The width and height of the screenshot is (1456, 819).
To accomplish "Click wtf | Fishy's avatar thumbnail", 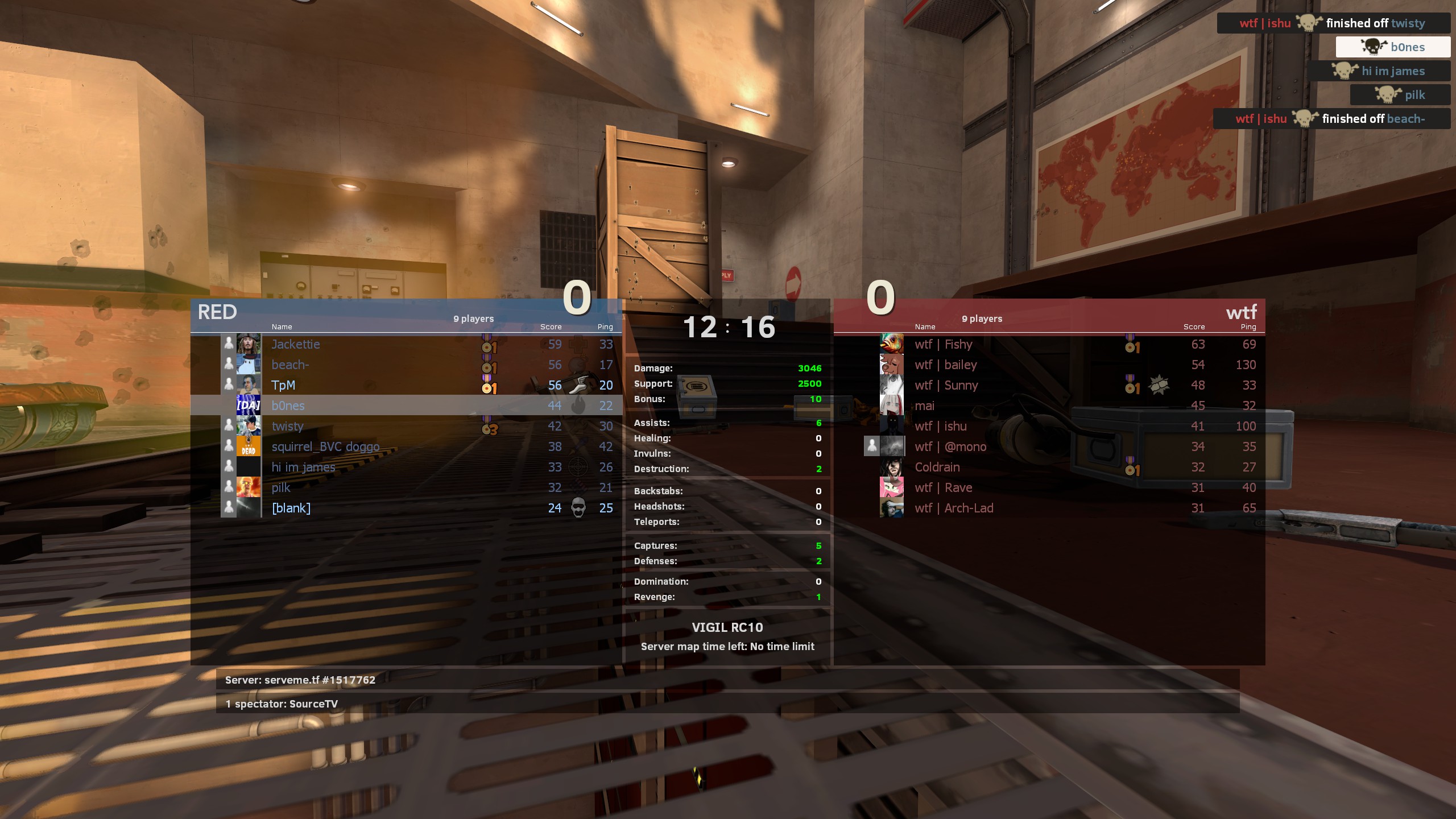I will point(891,344).
